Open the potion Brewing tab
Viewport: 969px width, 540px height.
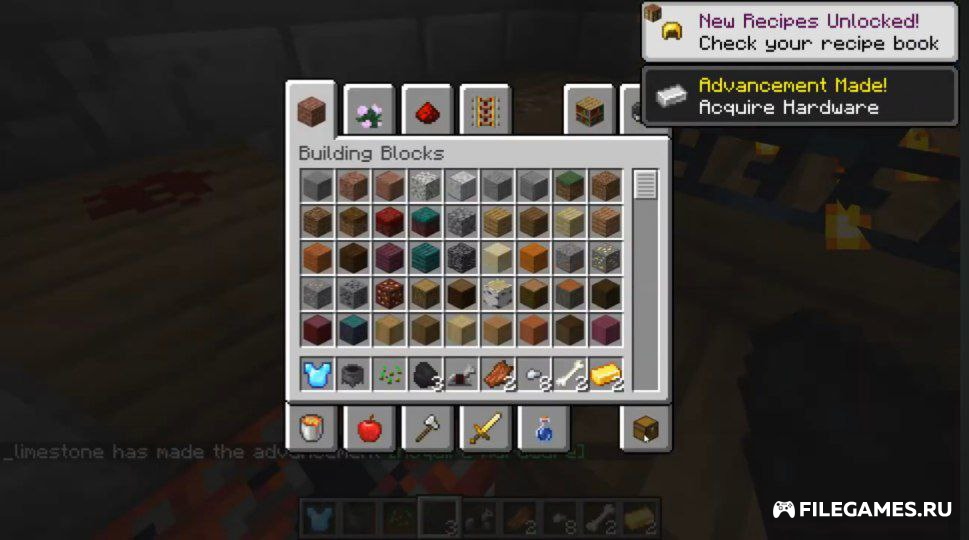[543, 429]
